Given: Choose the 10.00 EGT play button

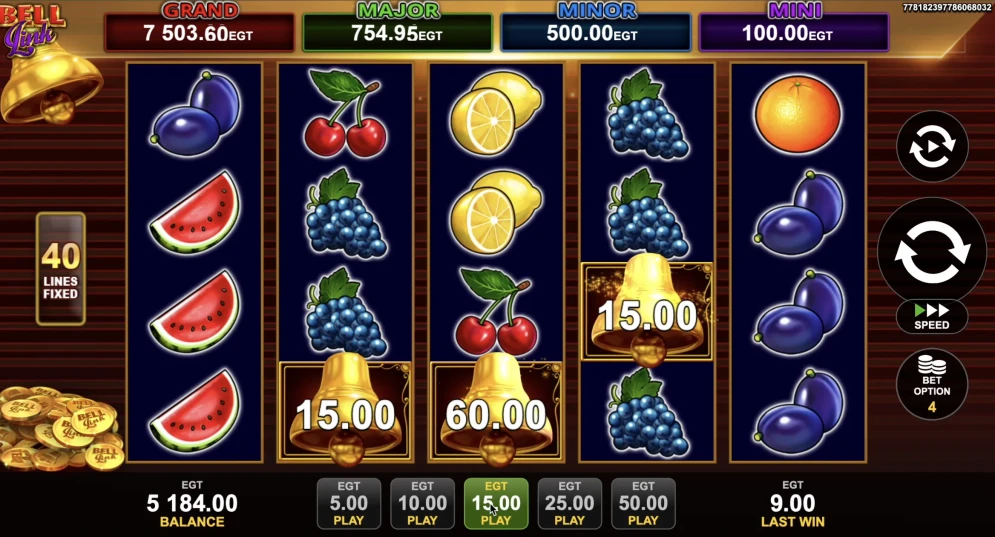Looking at the screenshot, I should pos(422,503).
